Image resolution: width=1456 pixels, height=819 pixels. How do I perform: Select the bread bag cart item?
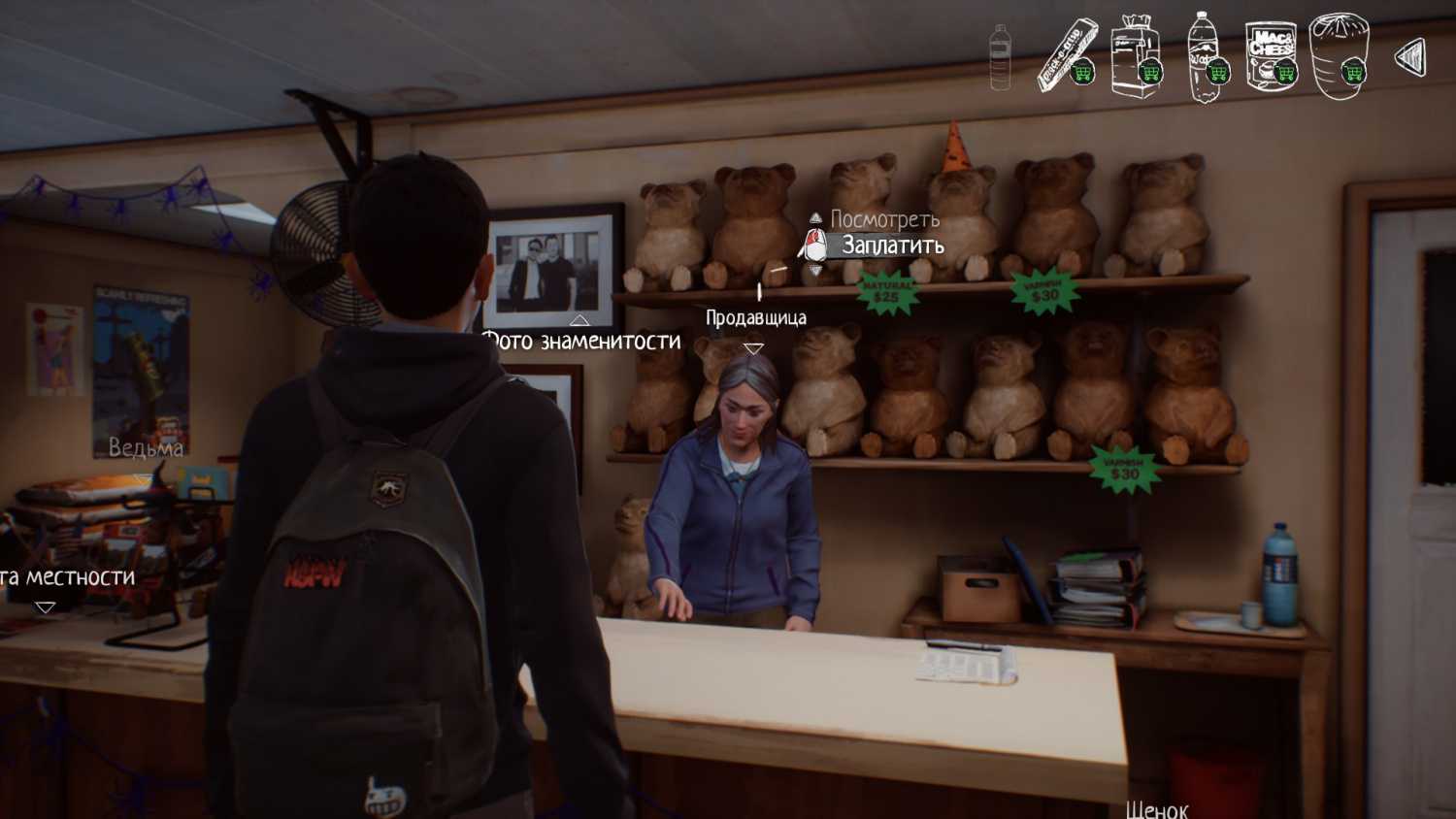click(x=1136, y=56)
